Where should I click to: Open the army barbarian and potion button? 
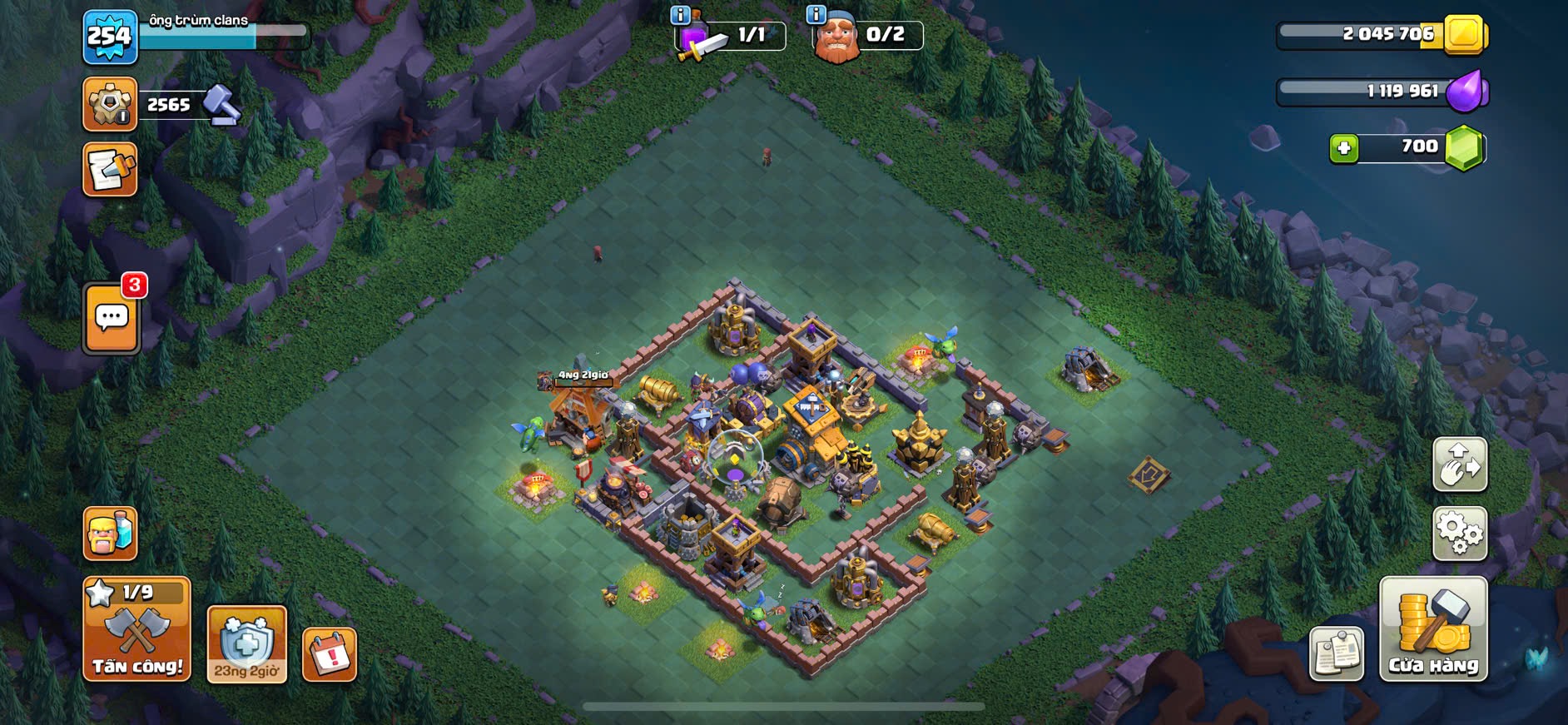[110, 533]
